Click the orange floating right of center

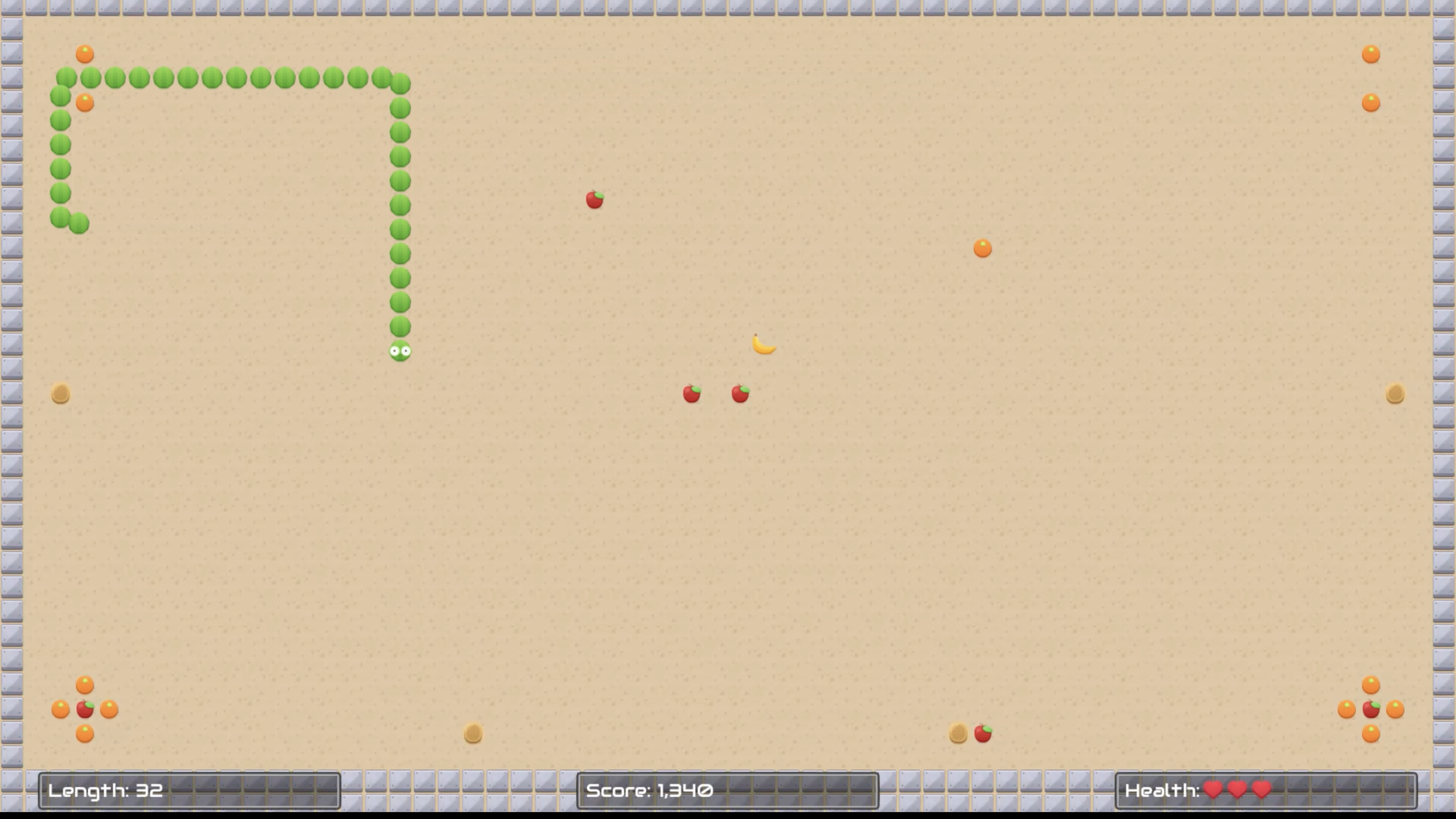982,247
